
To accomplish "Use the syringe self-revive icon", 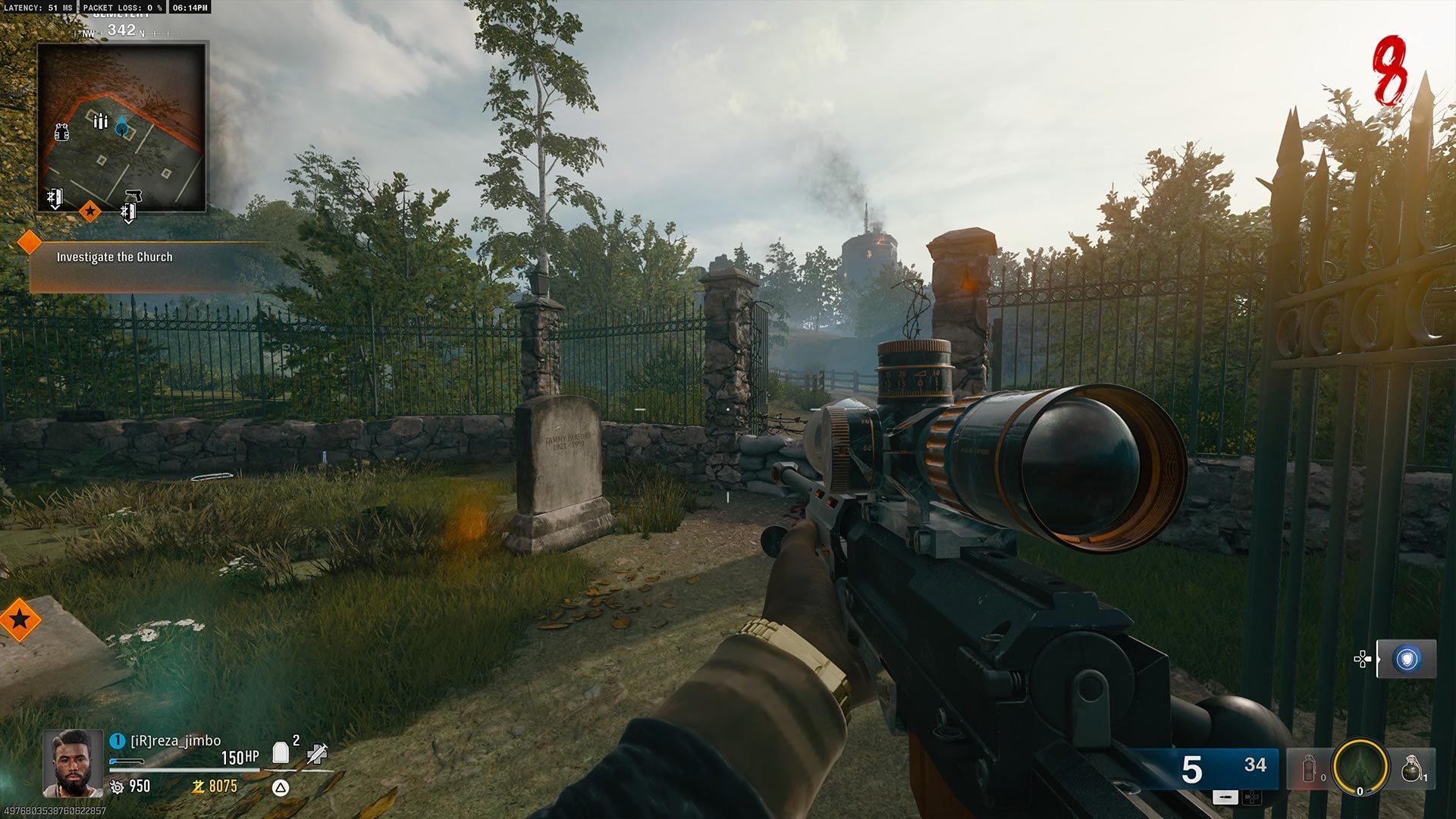I will (317, 753).
